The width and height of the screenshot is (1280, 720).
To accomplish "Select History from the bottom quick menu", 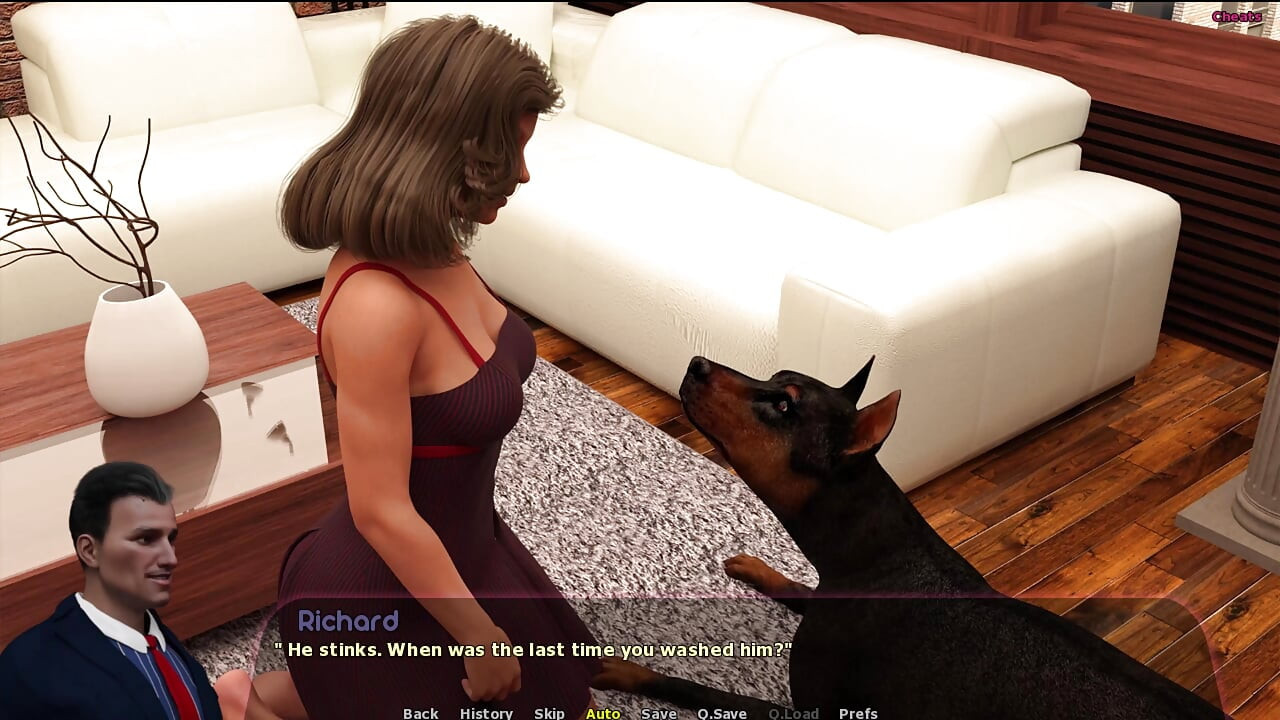I will (486, 713).
